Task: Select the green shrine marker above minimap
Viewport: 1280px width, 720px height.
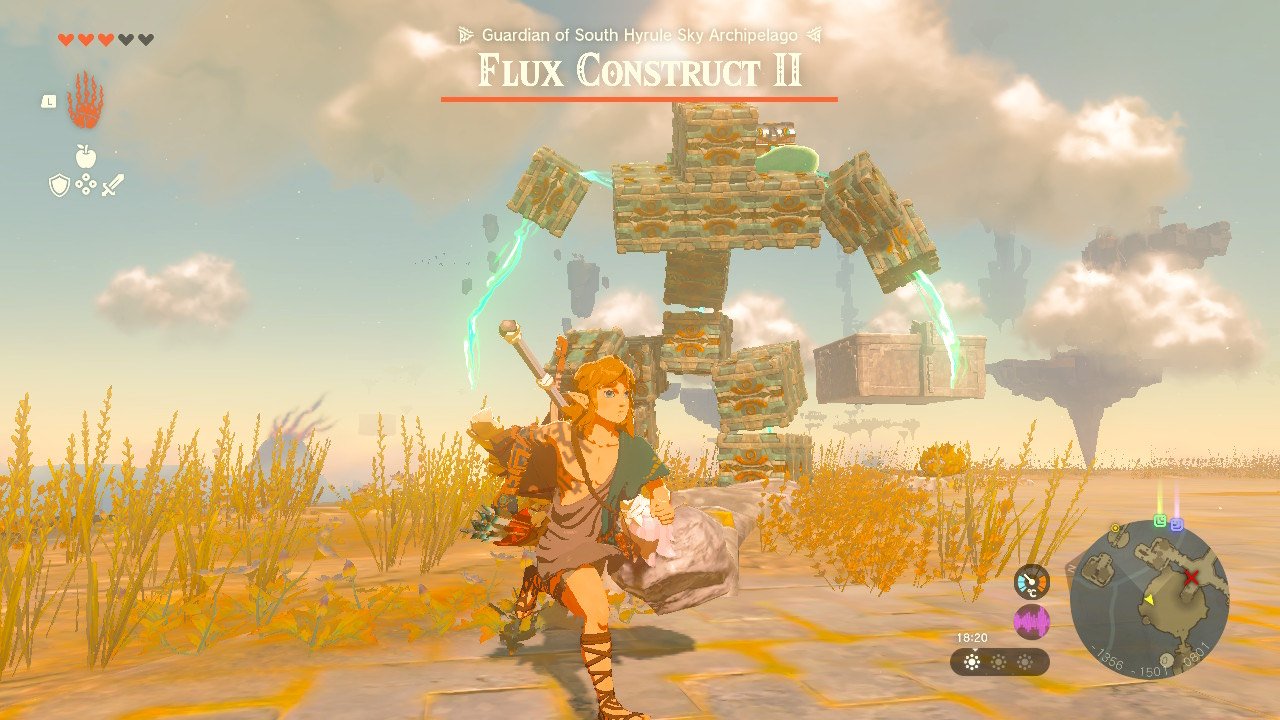Action: (1160, 521)
